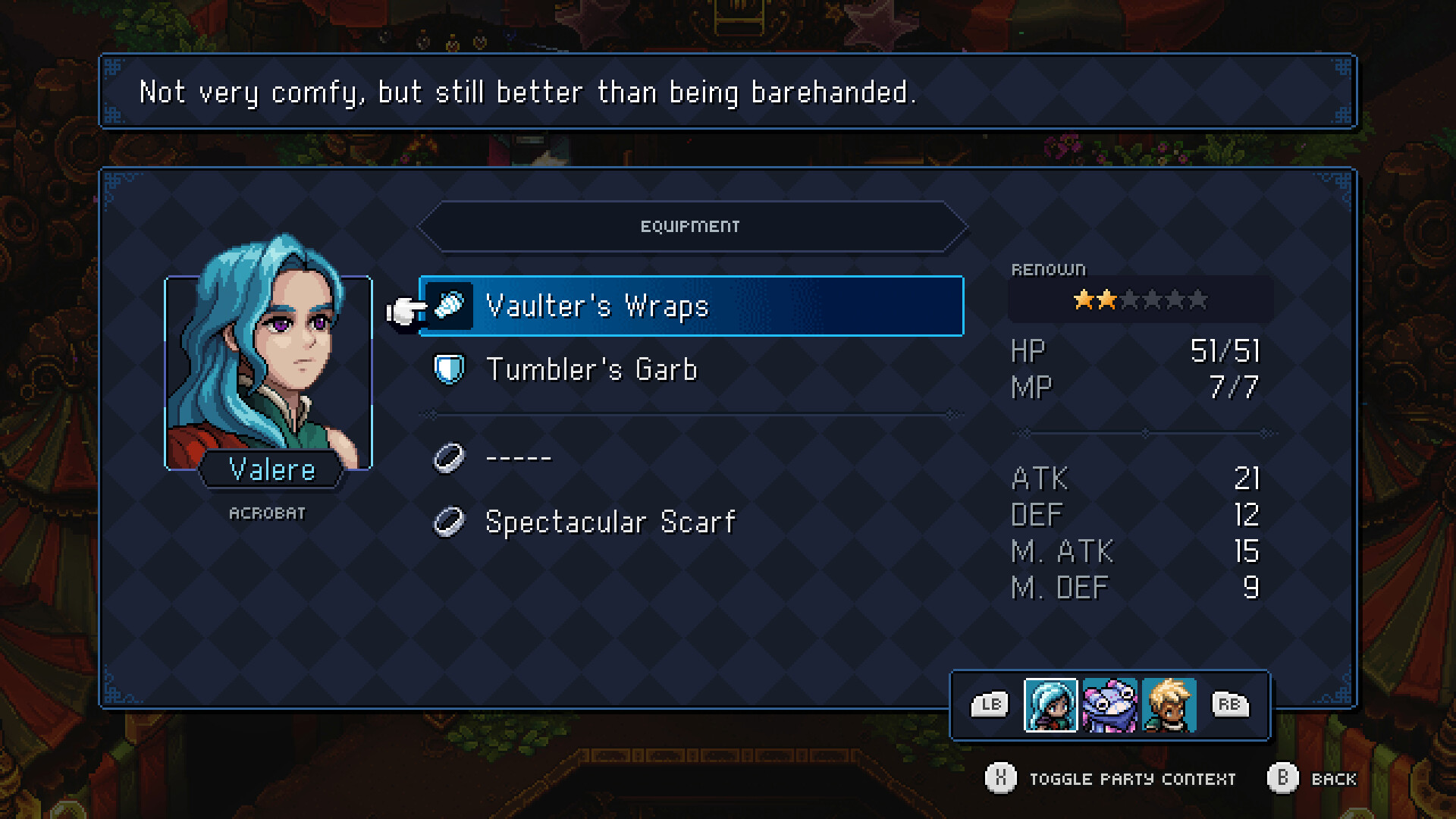
Task: Select the highlighted Vaulter's Wraps entry
Action: 690,306
